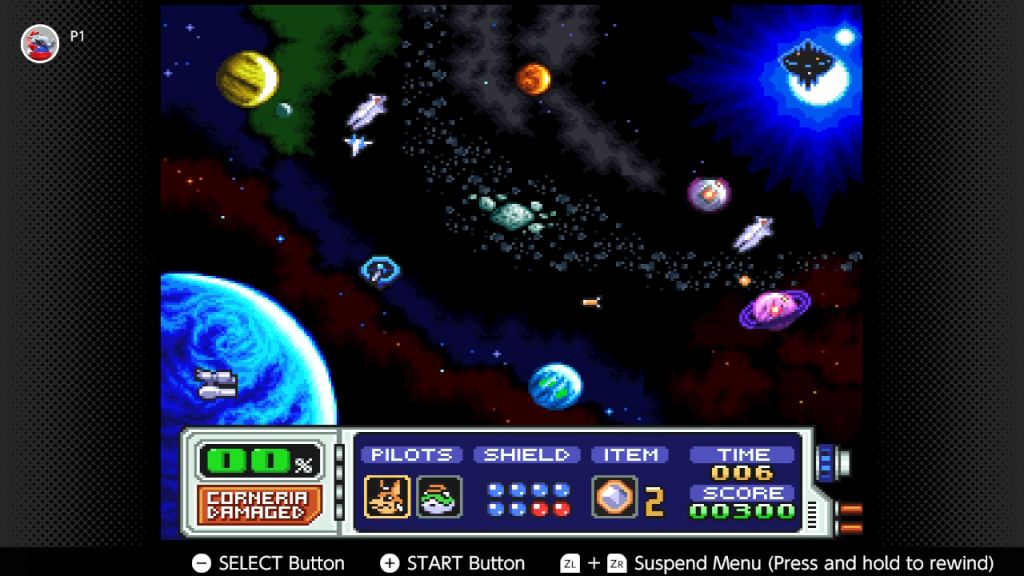Select the blue-green planet above the HUD
The height and width of the screenshot is (576, 1024).
coord(555,387)
